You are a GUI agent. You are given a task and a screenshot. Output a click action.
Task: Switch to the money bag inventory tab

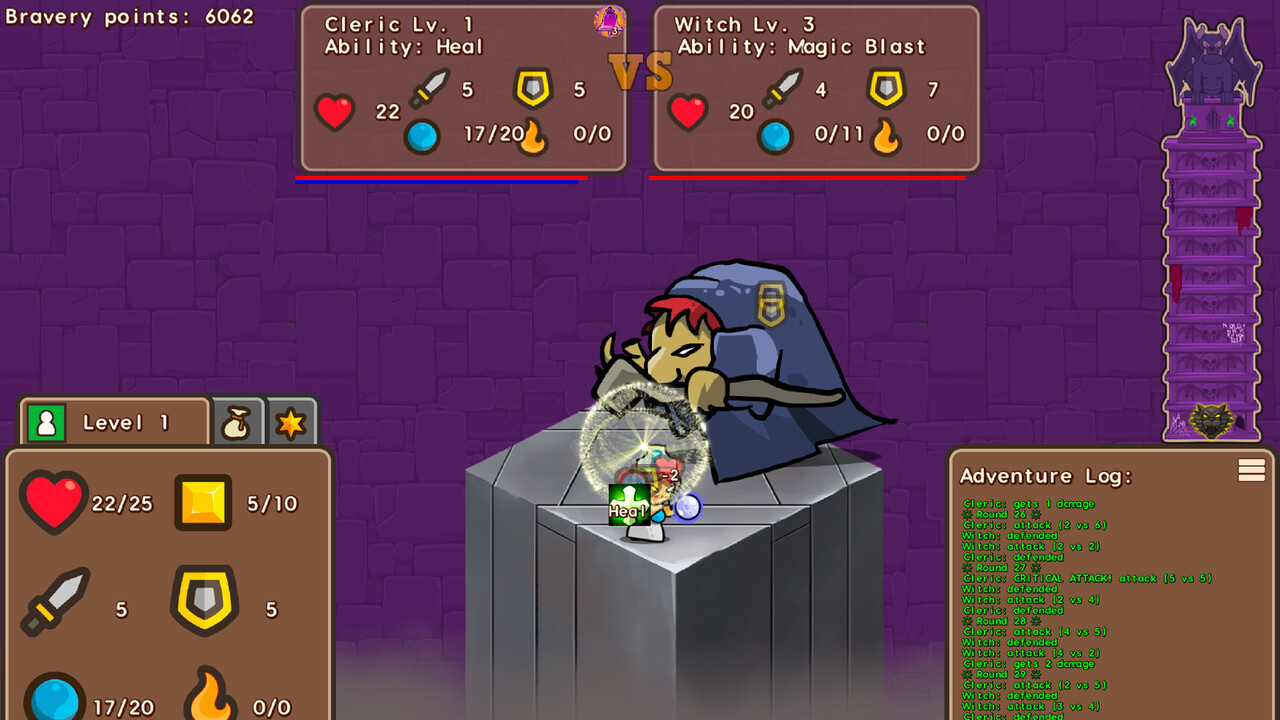click(237, 421)
